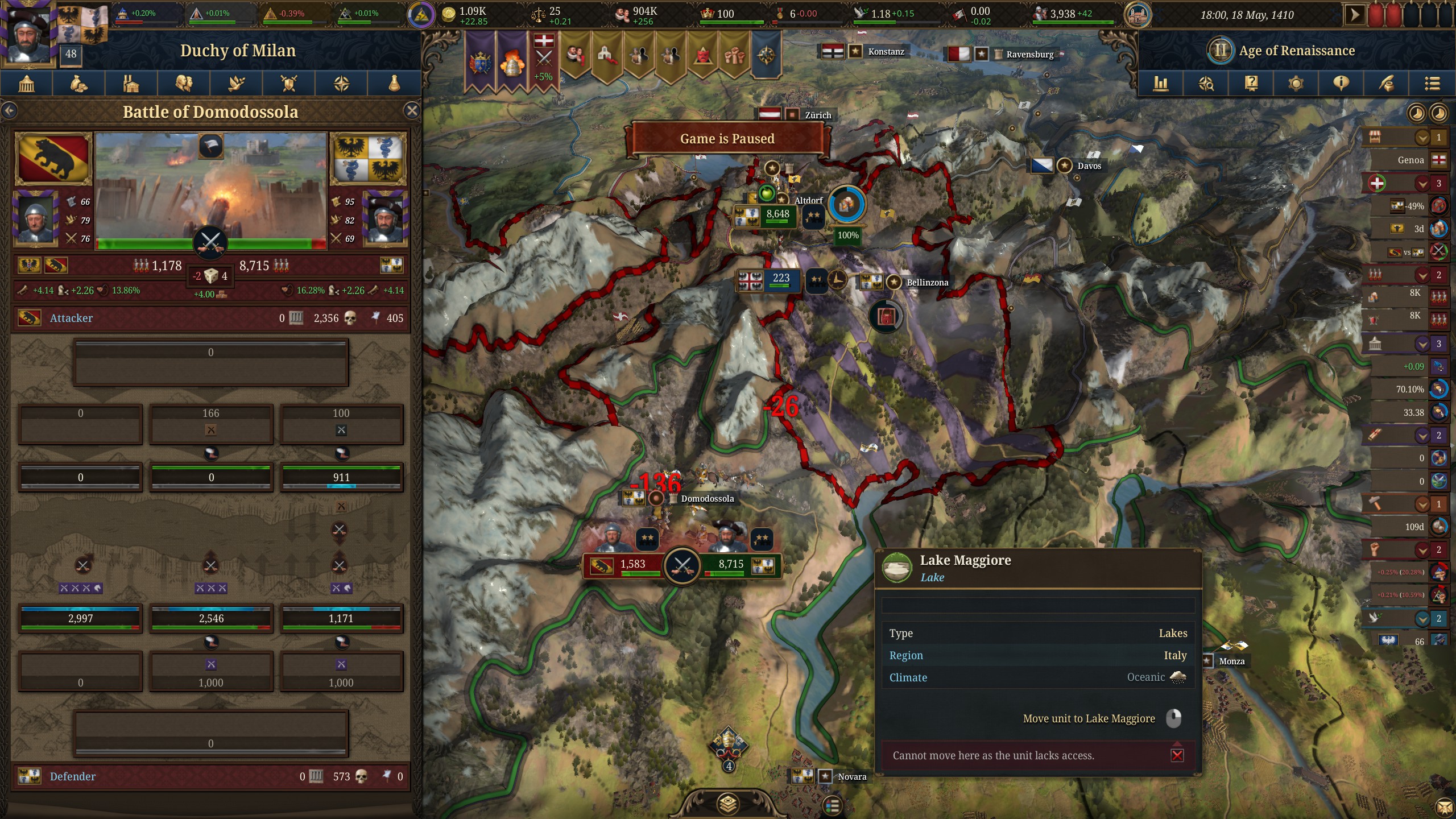Toggle the outliner list icon

pyautogui.click(x=1432, y=84)
